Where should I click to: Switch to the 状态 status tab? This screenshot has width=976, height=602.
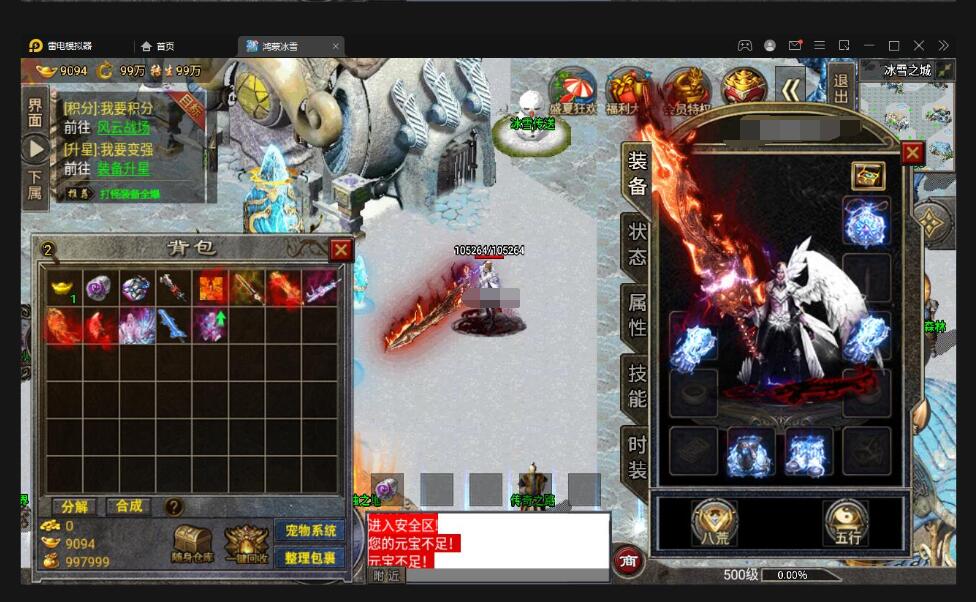[x=637, y=243]
